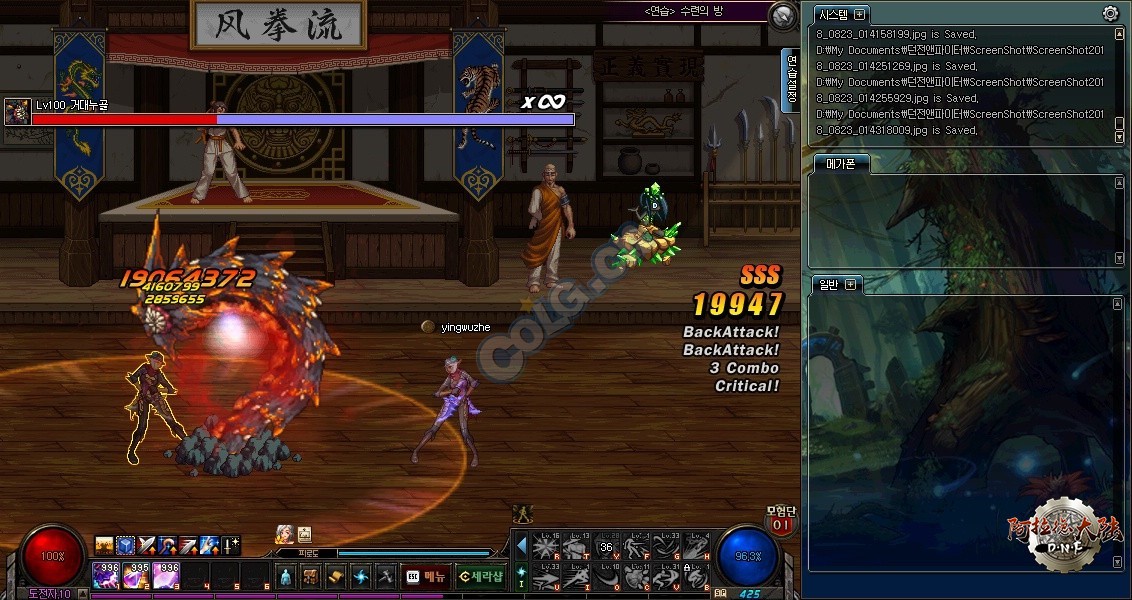Viewport: 1132px width, 600px height.
Task: Open the chat settings gear
Action: click(x=1110, y=14)
